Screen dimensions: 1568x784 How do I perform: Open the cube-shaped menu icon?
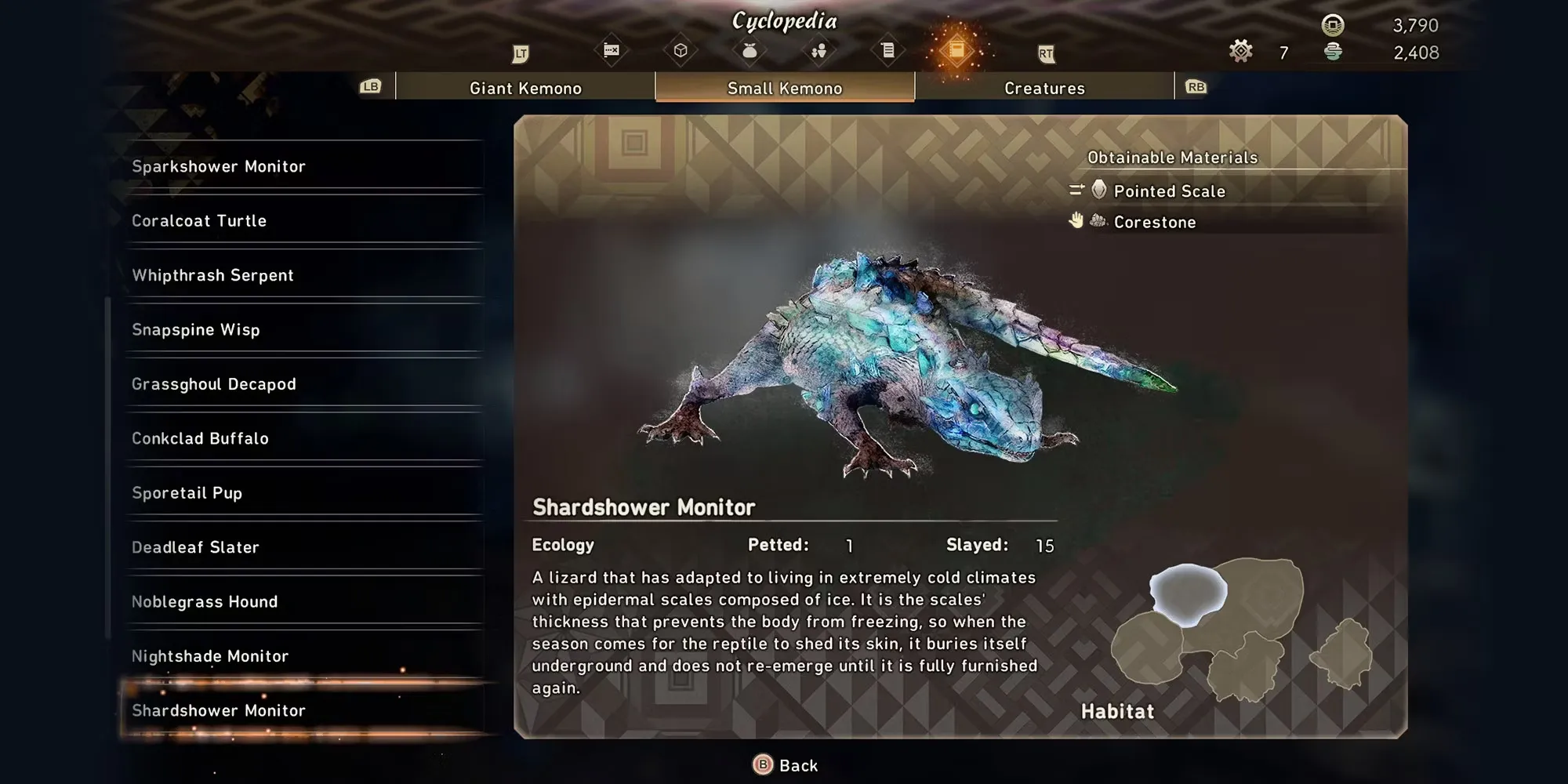(x=681, y=51)
